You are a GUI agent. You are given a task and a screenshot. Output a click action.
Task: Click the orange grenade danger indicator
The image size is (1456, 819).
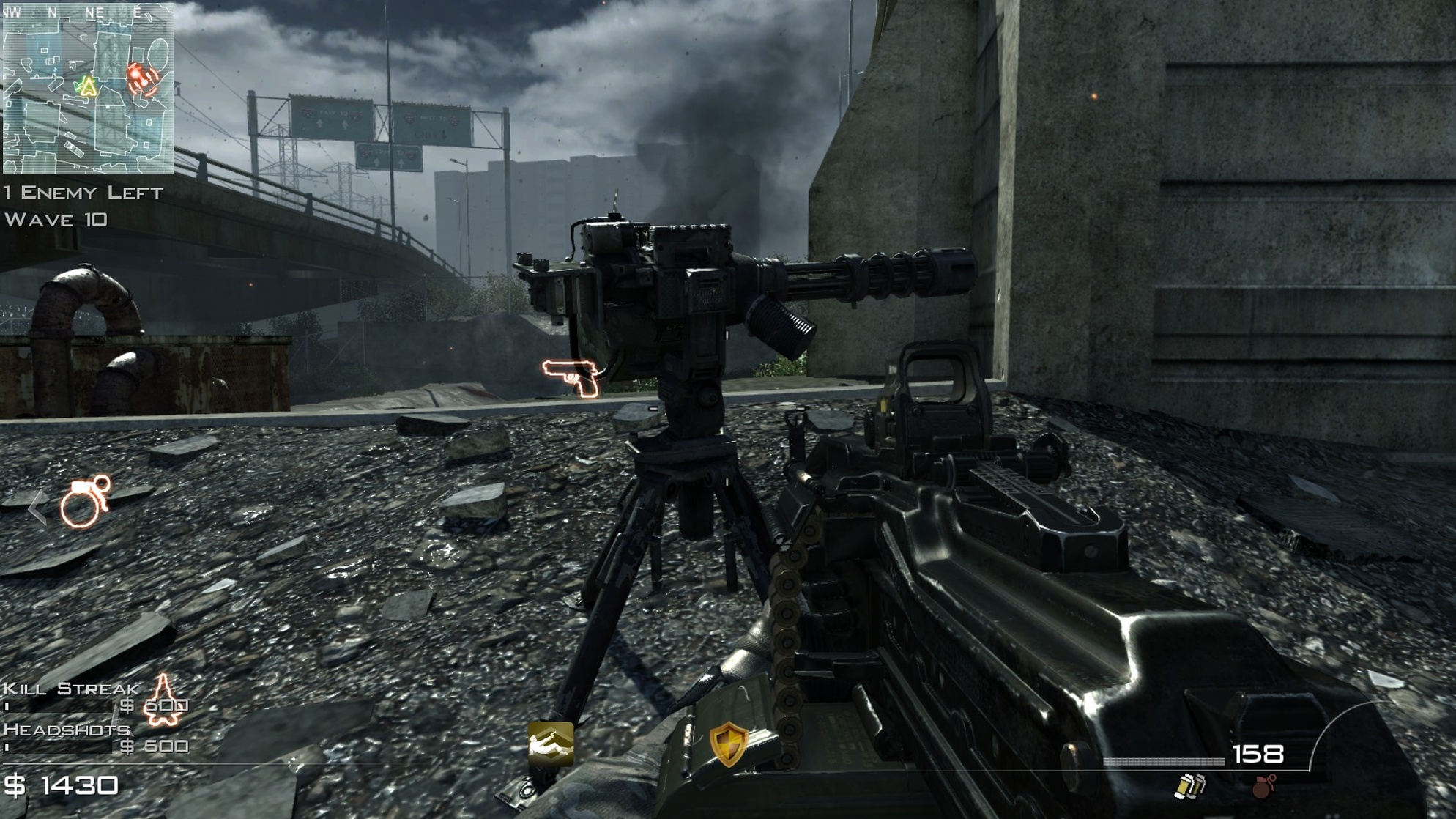(x=85, y=502)
